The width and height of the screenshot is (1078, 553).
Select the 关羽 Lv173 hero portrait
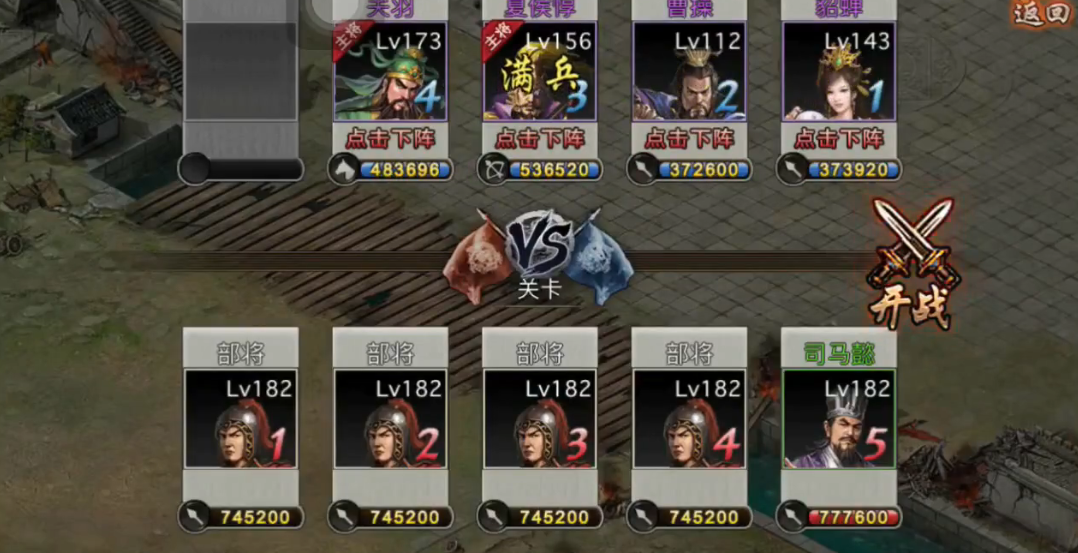tap(390, 72)
